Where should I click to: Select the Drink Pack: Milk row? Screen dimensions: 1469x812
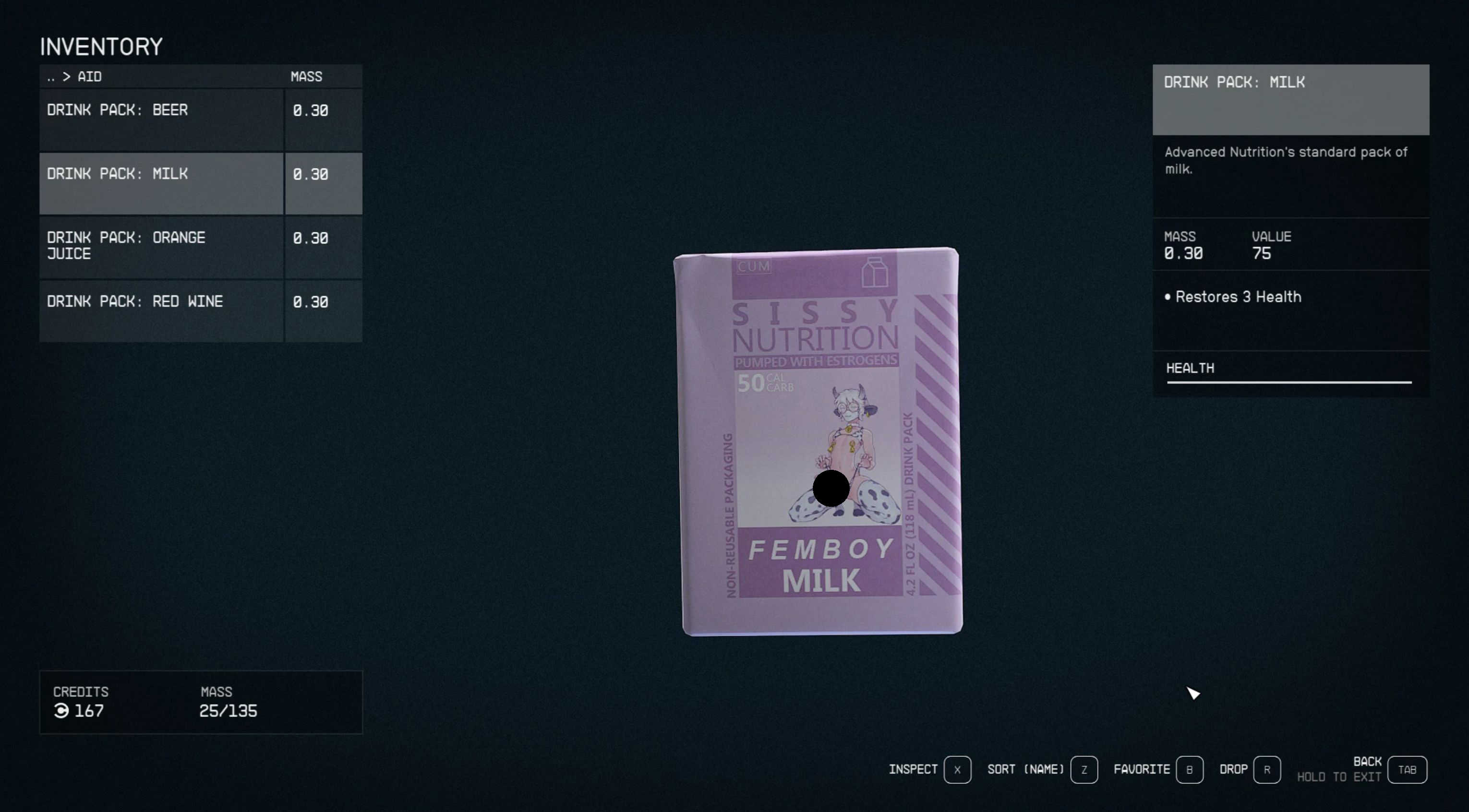coord(161,184)
